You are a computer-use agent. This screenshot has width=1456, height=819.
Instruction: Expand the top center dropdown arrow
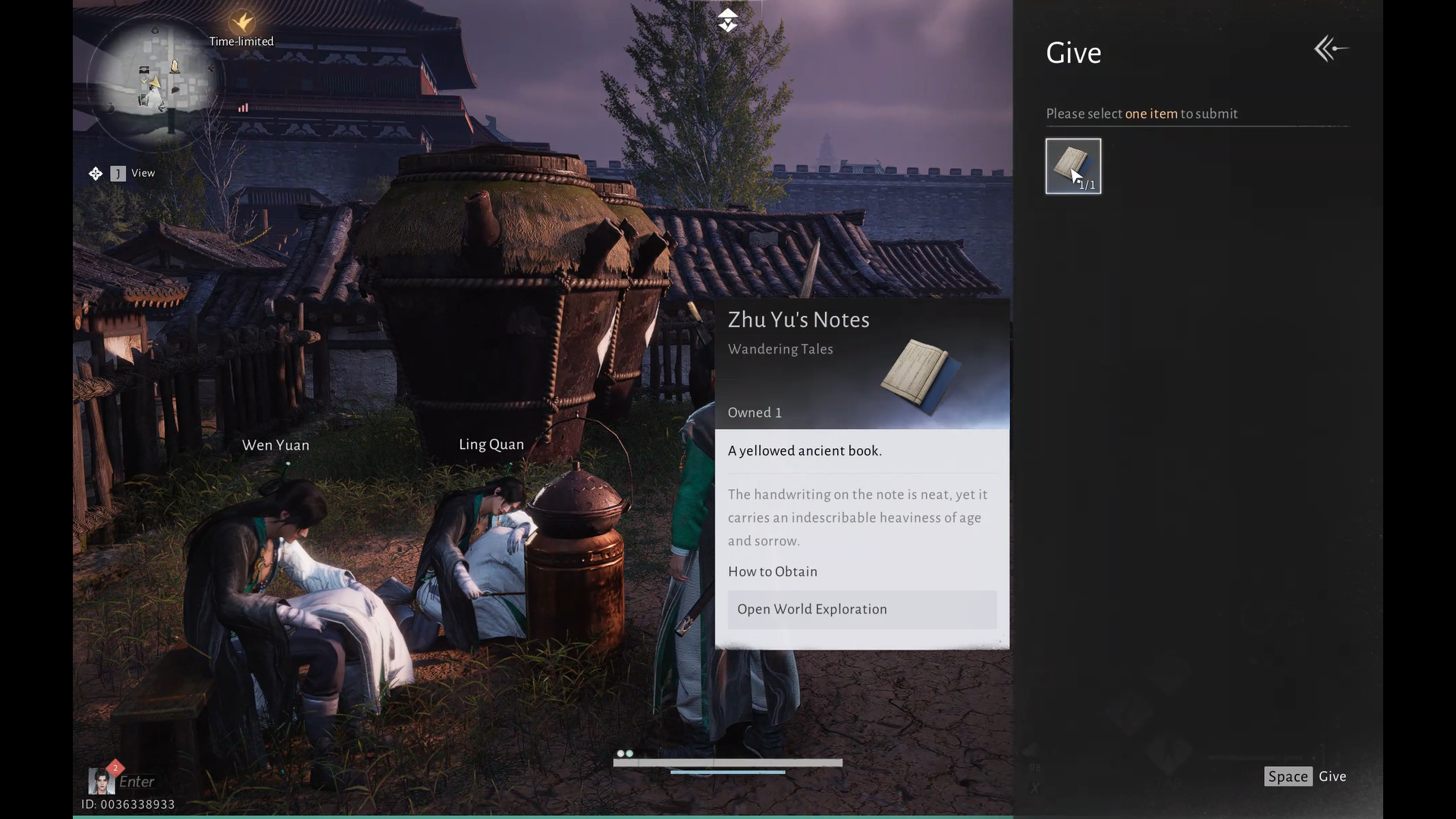coord(727,20)
